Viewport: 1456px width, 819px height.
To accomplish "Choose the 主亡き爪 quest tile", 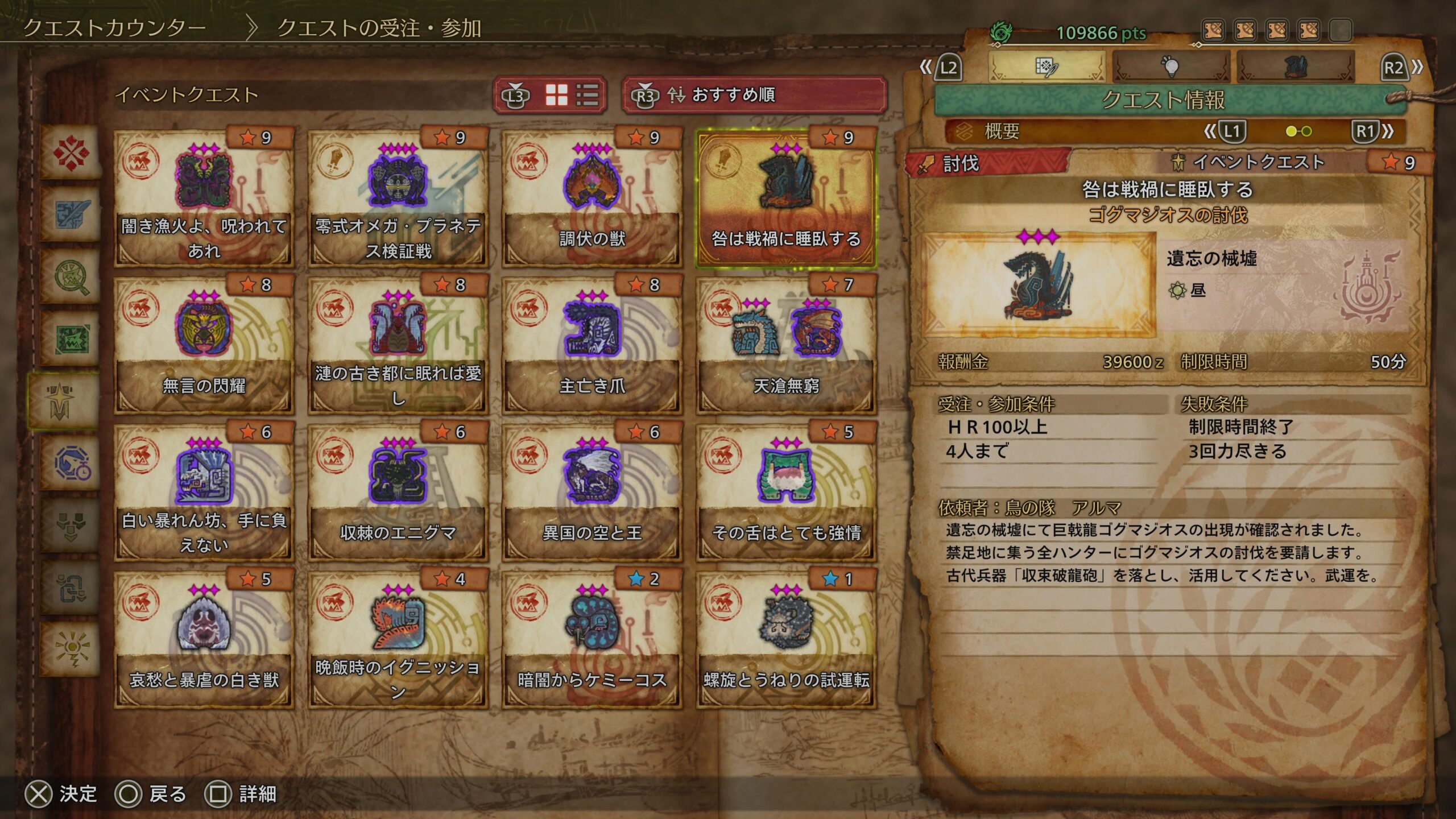I will coord(591,345).
